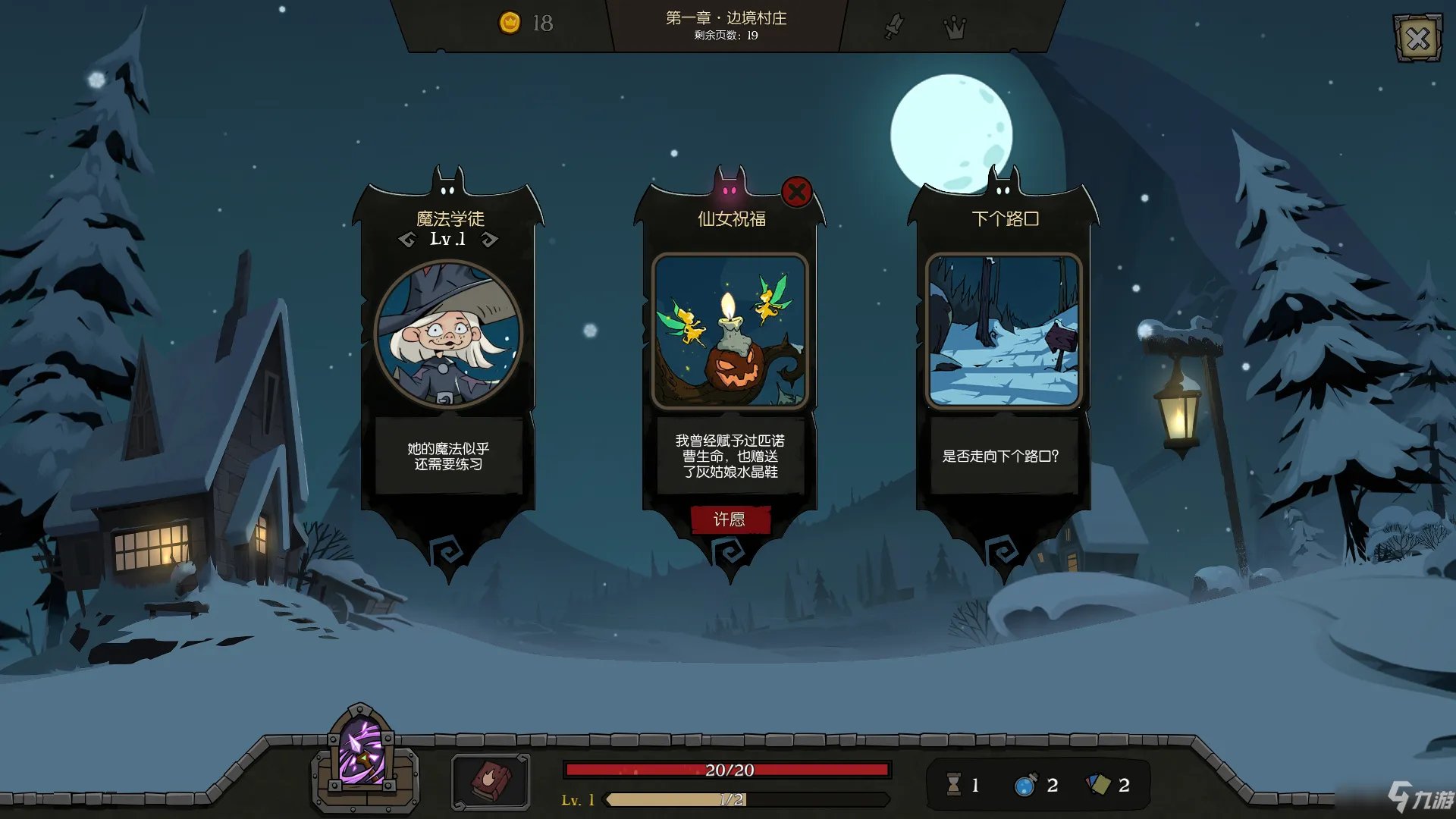Close the screen with the top-right X button

tap(1417, 38)
